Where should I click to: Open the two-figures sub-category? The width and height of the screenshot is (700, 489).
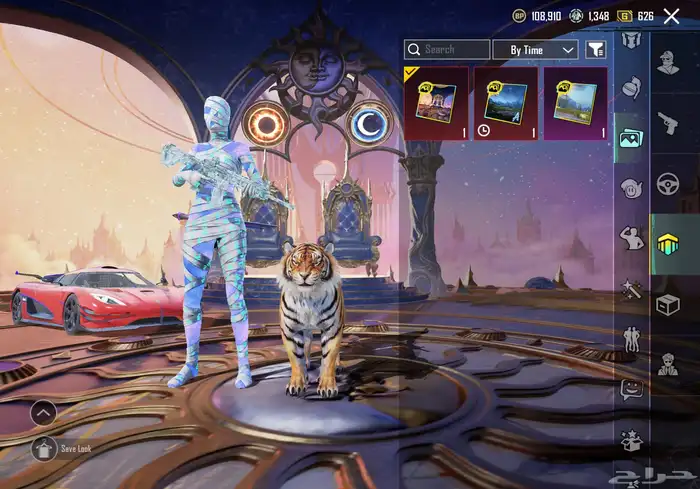click(x=630, y=338)
